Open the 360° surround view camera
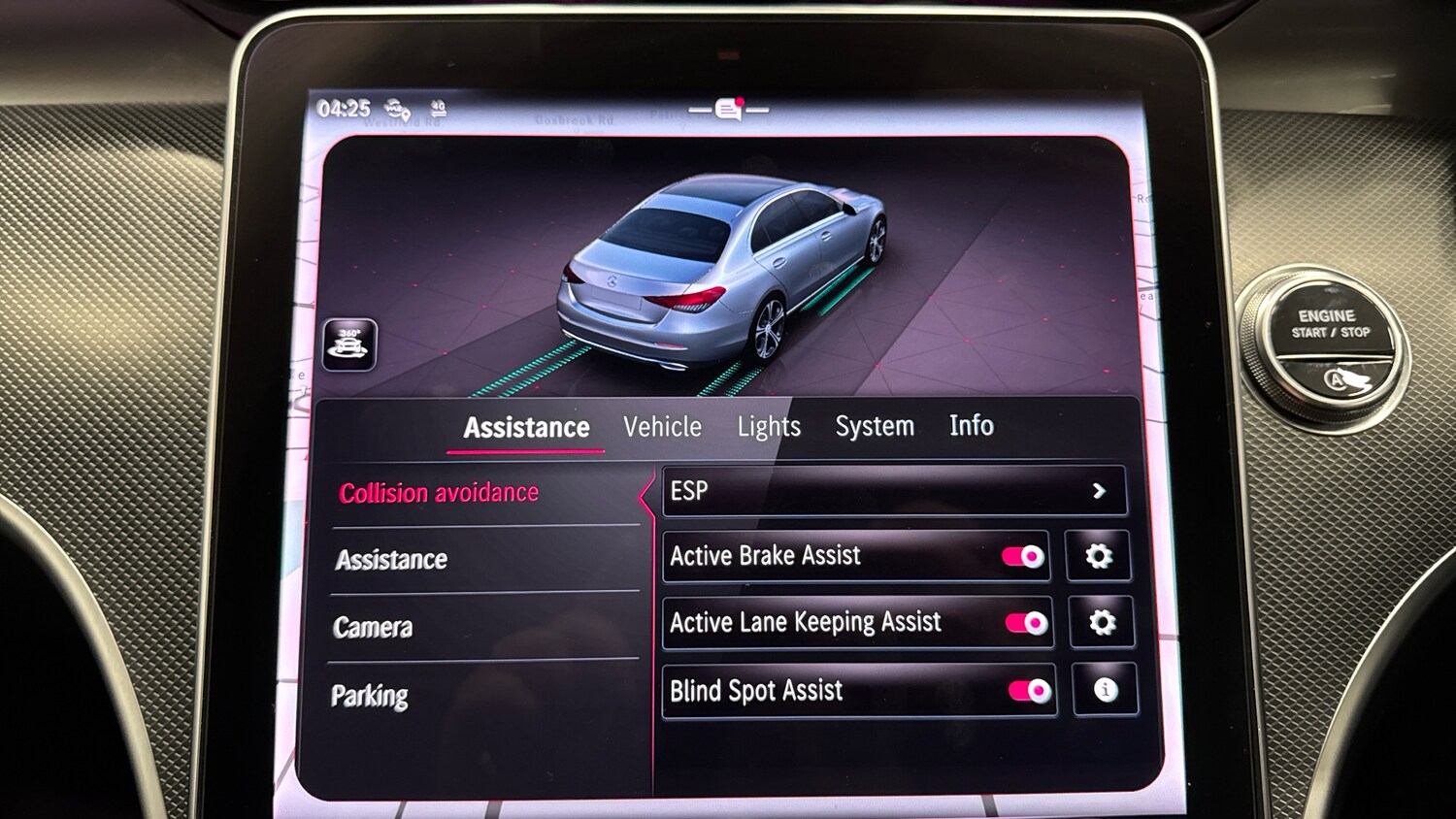The image size is (1456, 819). (x=351, y=344)
